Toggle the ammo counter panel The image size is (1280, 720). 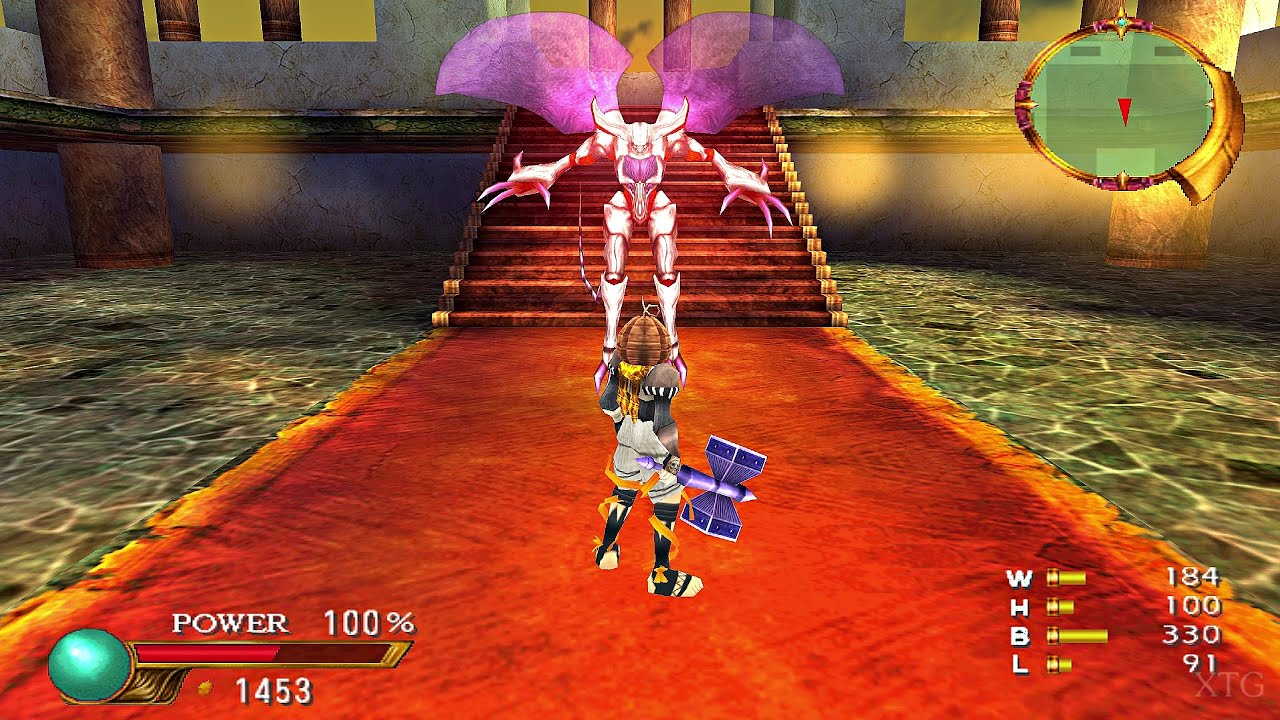pyautogui.click(x=1100, y=618)
